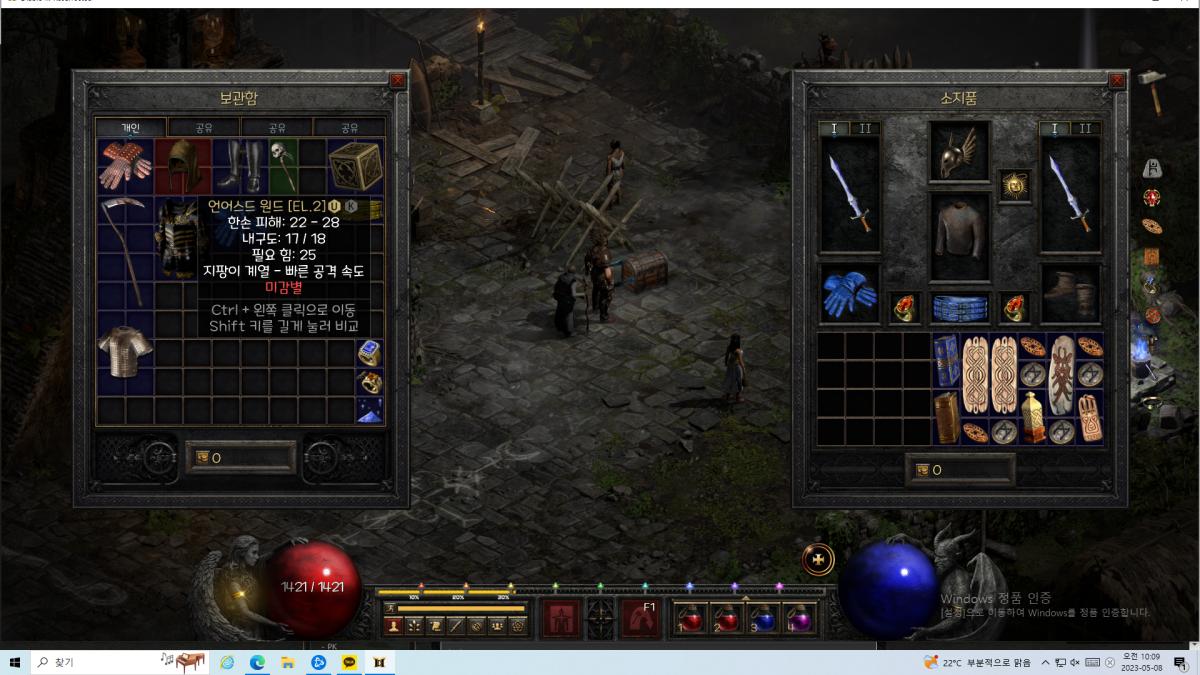Close the inventory window

click(x=1117, y=80)
